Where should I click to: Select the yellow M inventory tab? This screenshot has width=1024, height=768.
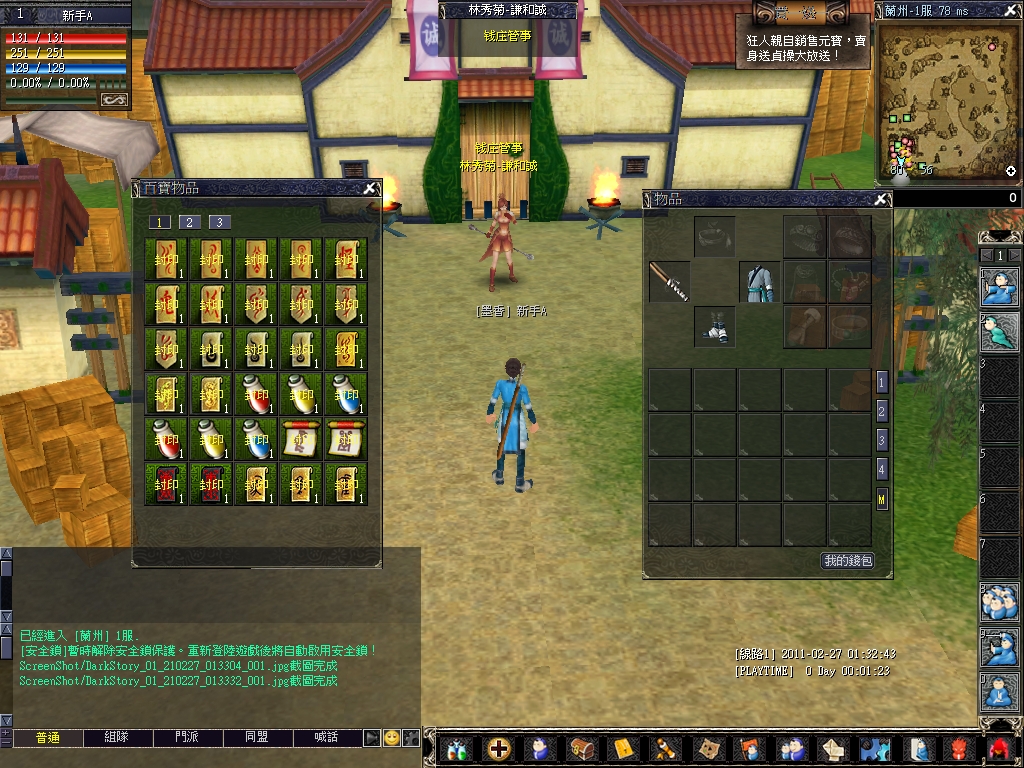tap(881, 497)
